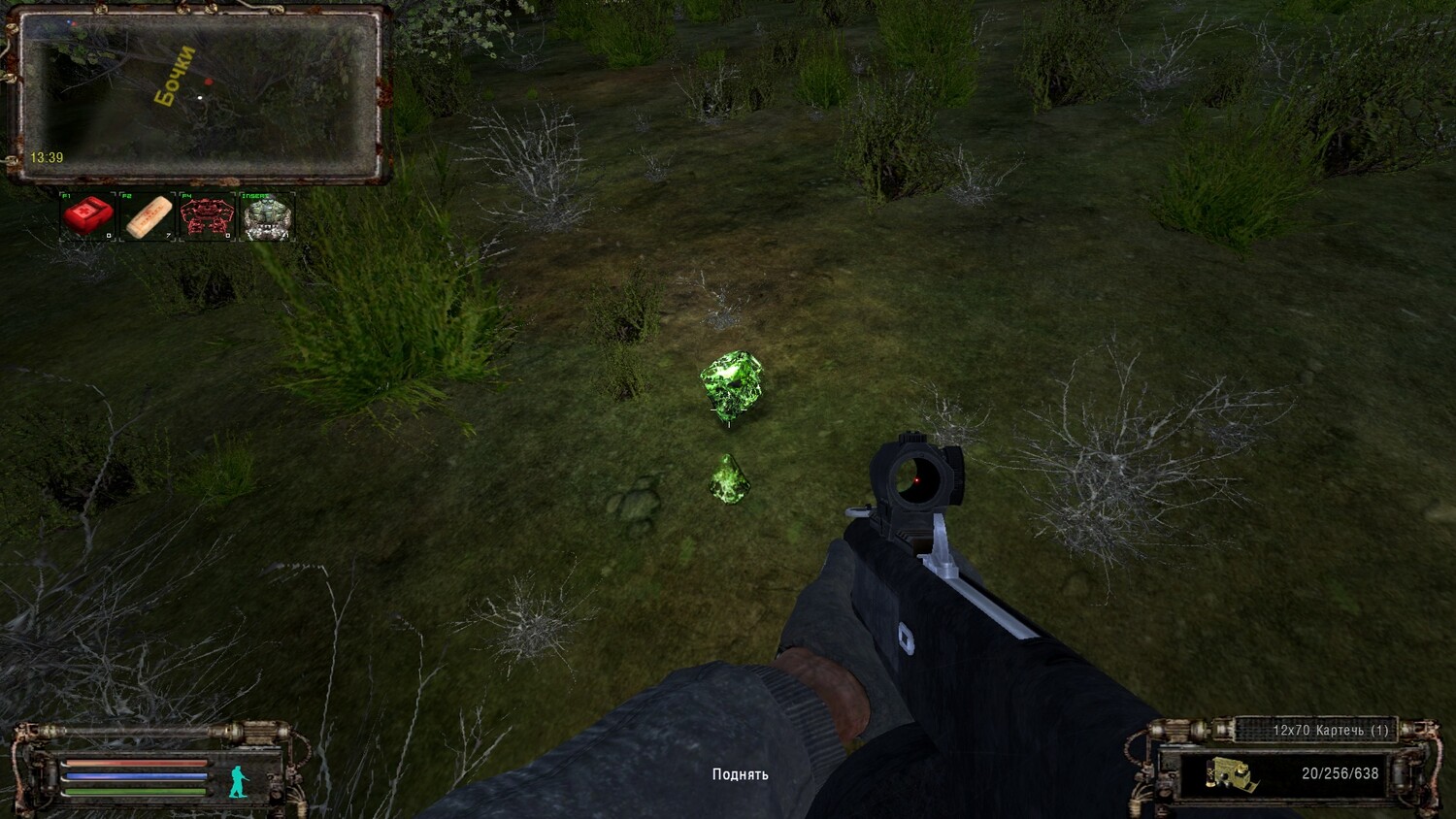Click the shotgun shell ammo type icon
The image size is (1456, 819).
[x=1231, y=774]
